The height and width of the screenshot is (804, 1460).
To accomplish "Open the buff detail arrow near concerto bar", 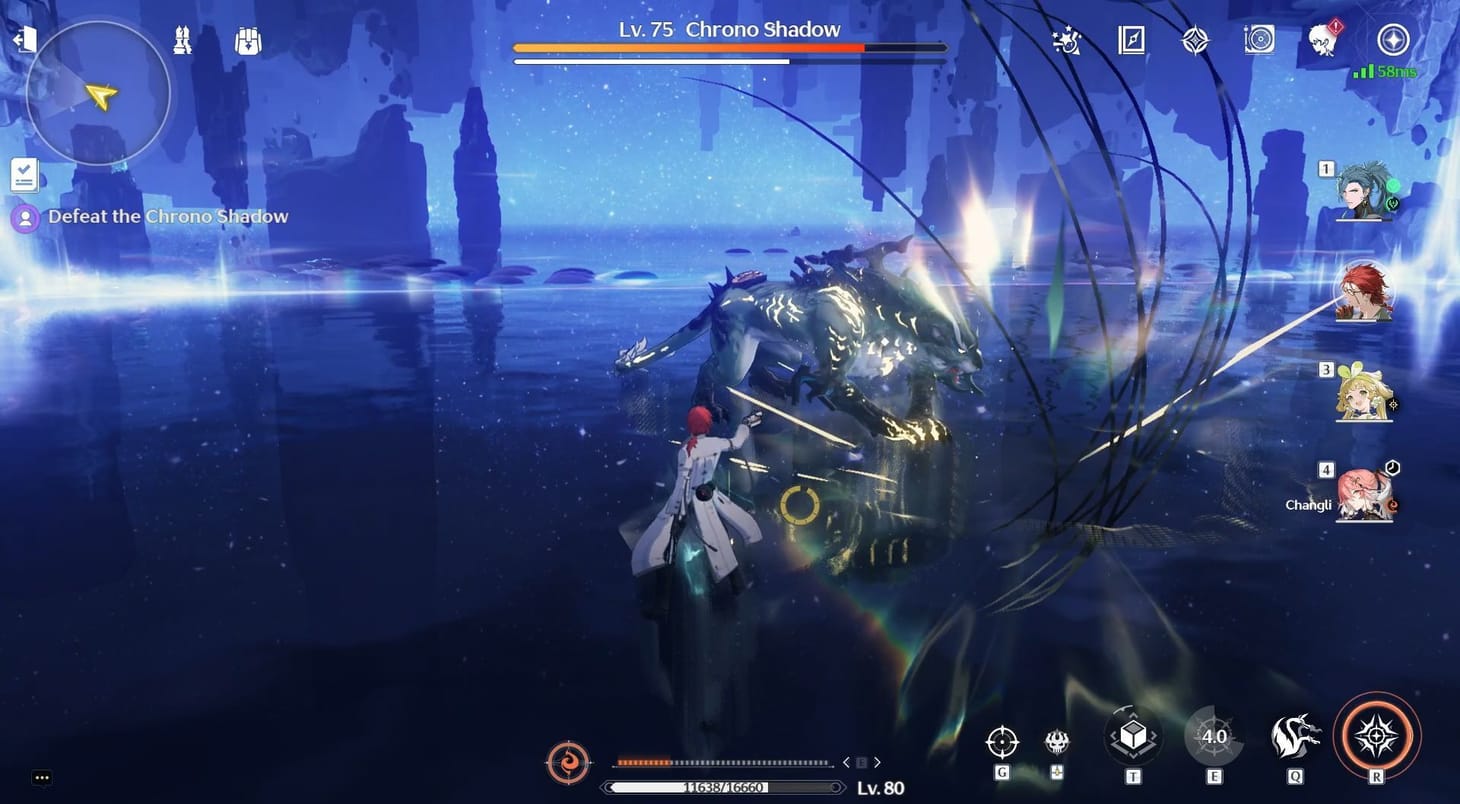I will (x=878, y=761).
